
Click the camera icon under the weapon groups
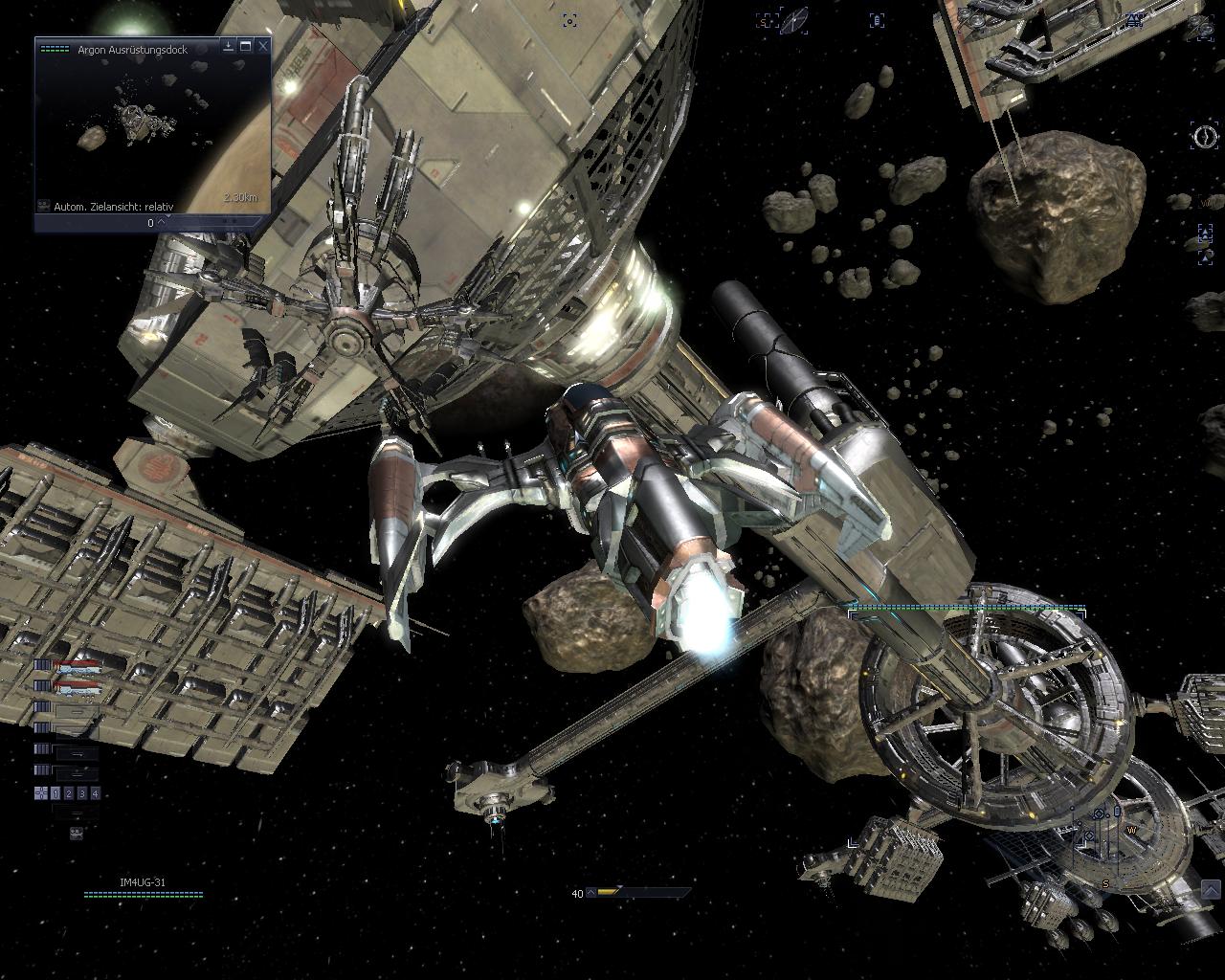[x=77, y=834]
